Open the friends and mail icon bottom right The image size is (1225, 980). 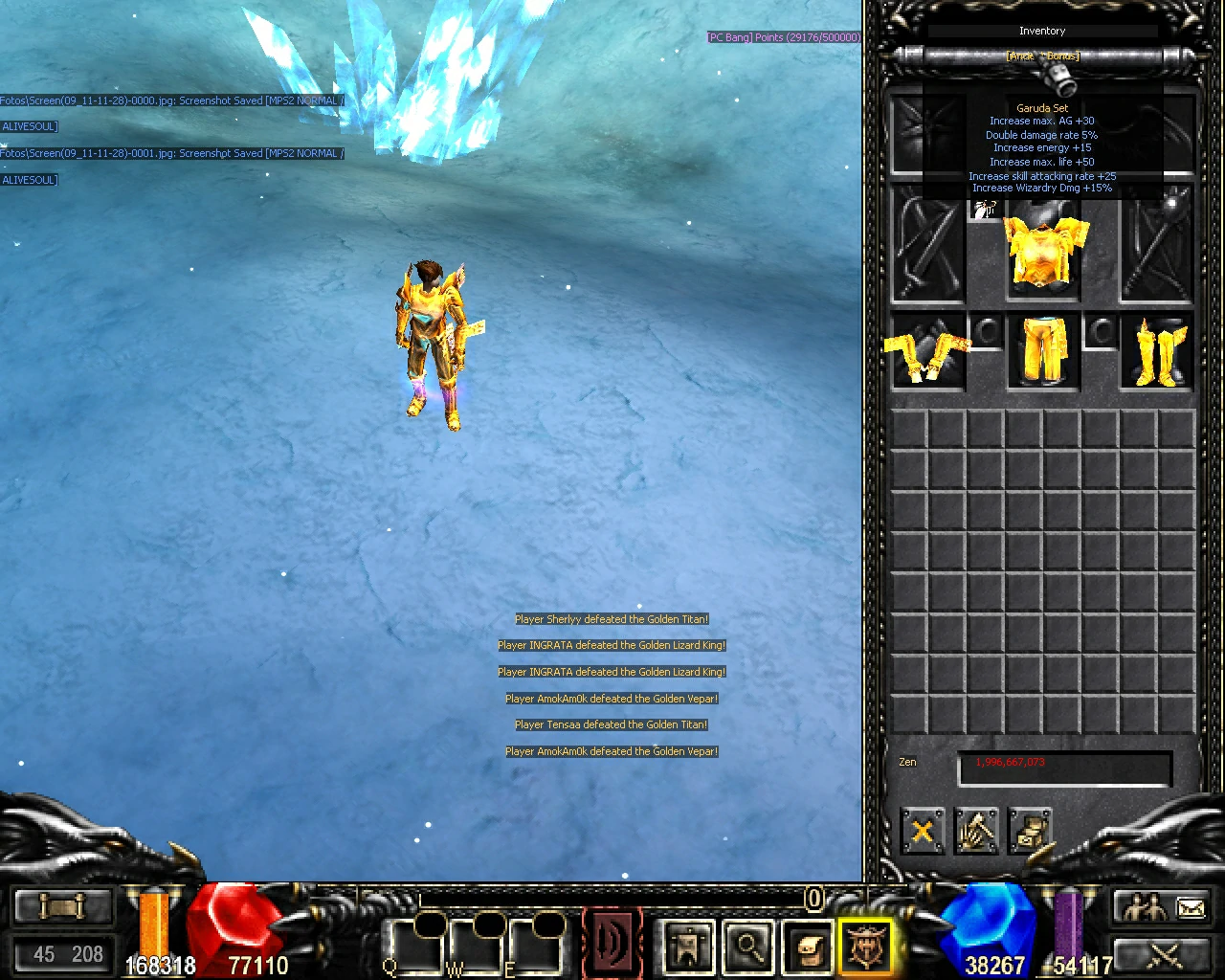(x=1161, y=906)
